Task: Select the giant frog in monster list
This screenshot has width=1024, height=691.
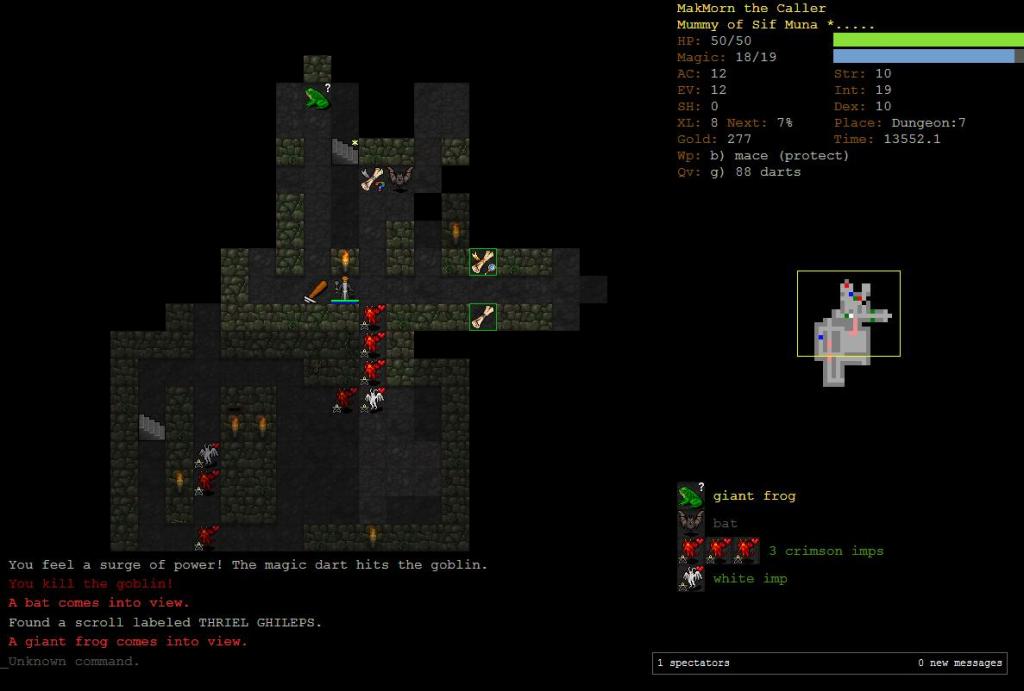Action: tap(753, 496)
